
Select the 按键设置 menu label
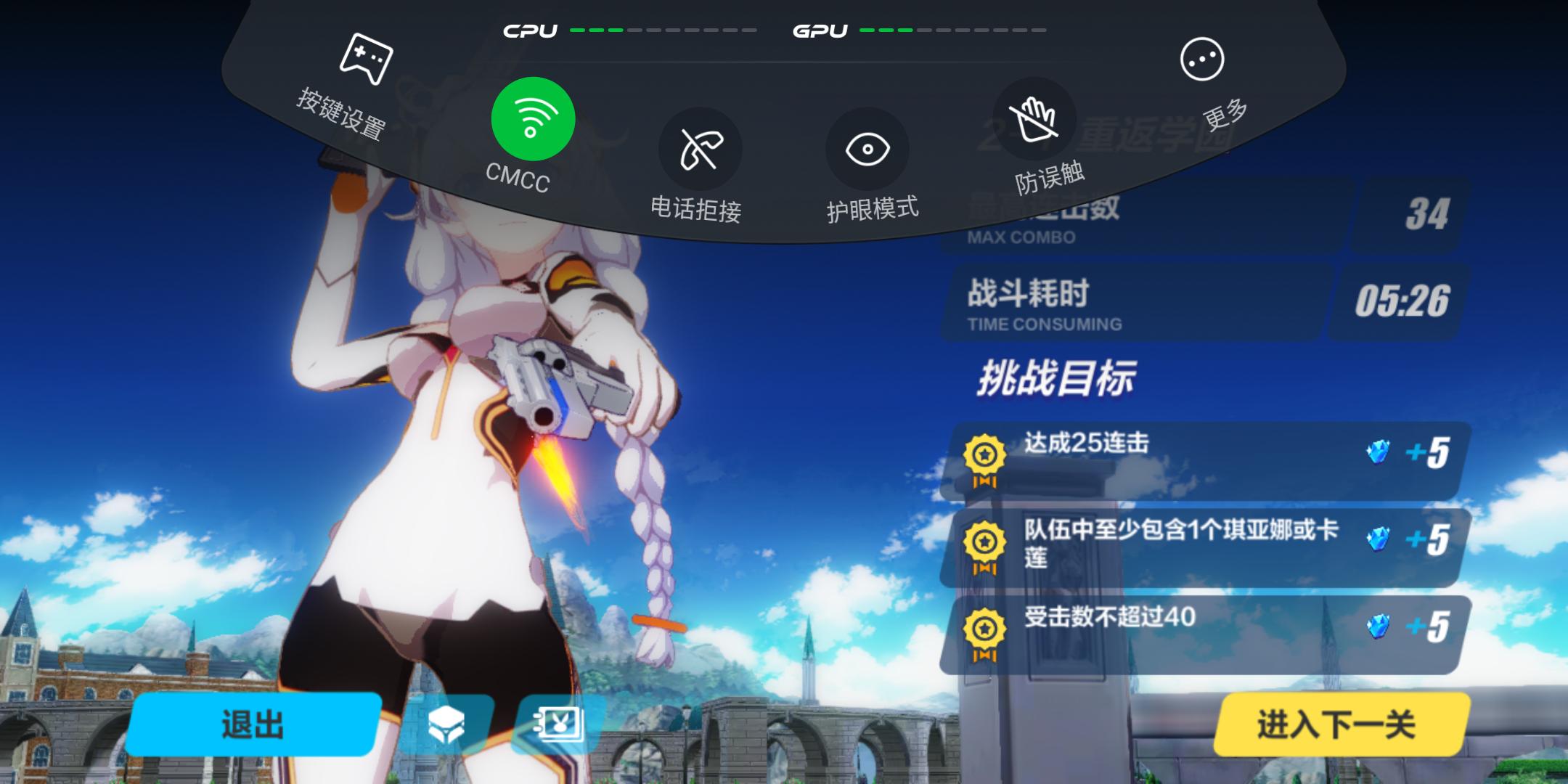pyautogui.click(x=341, y=116)
